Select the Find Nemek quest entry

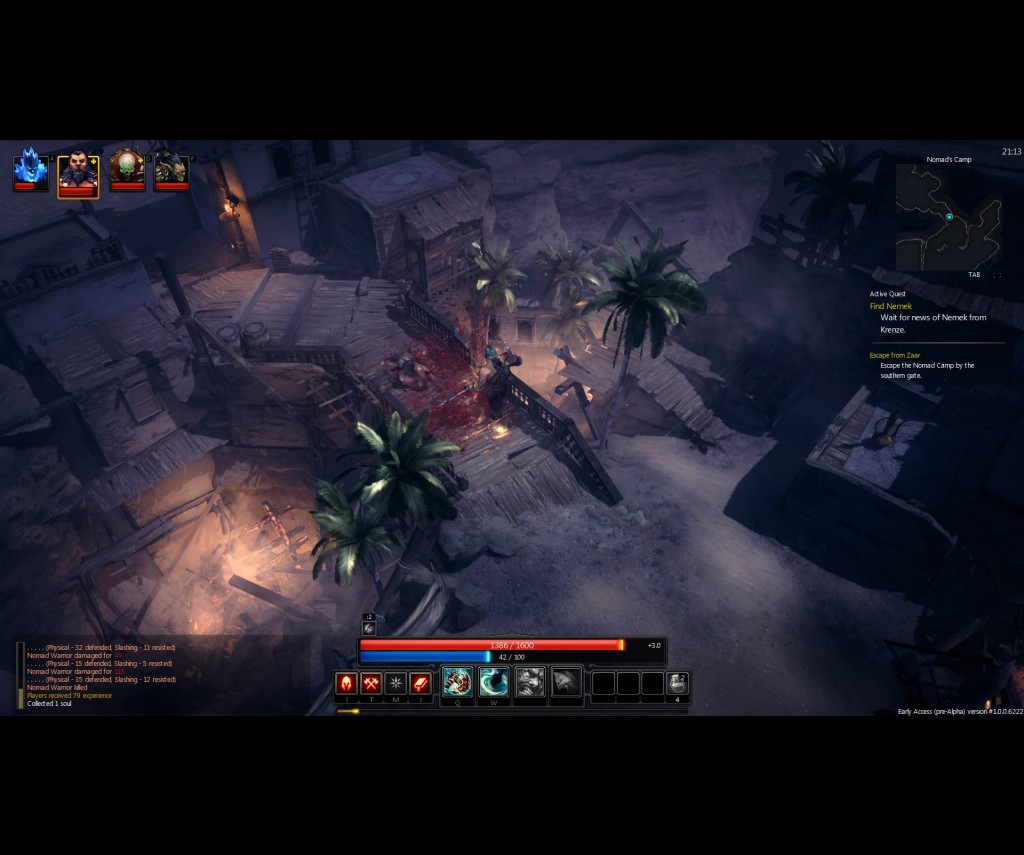point(891,306)
